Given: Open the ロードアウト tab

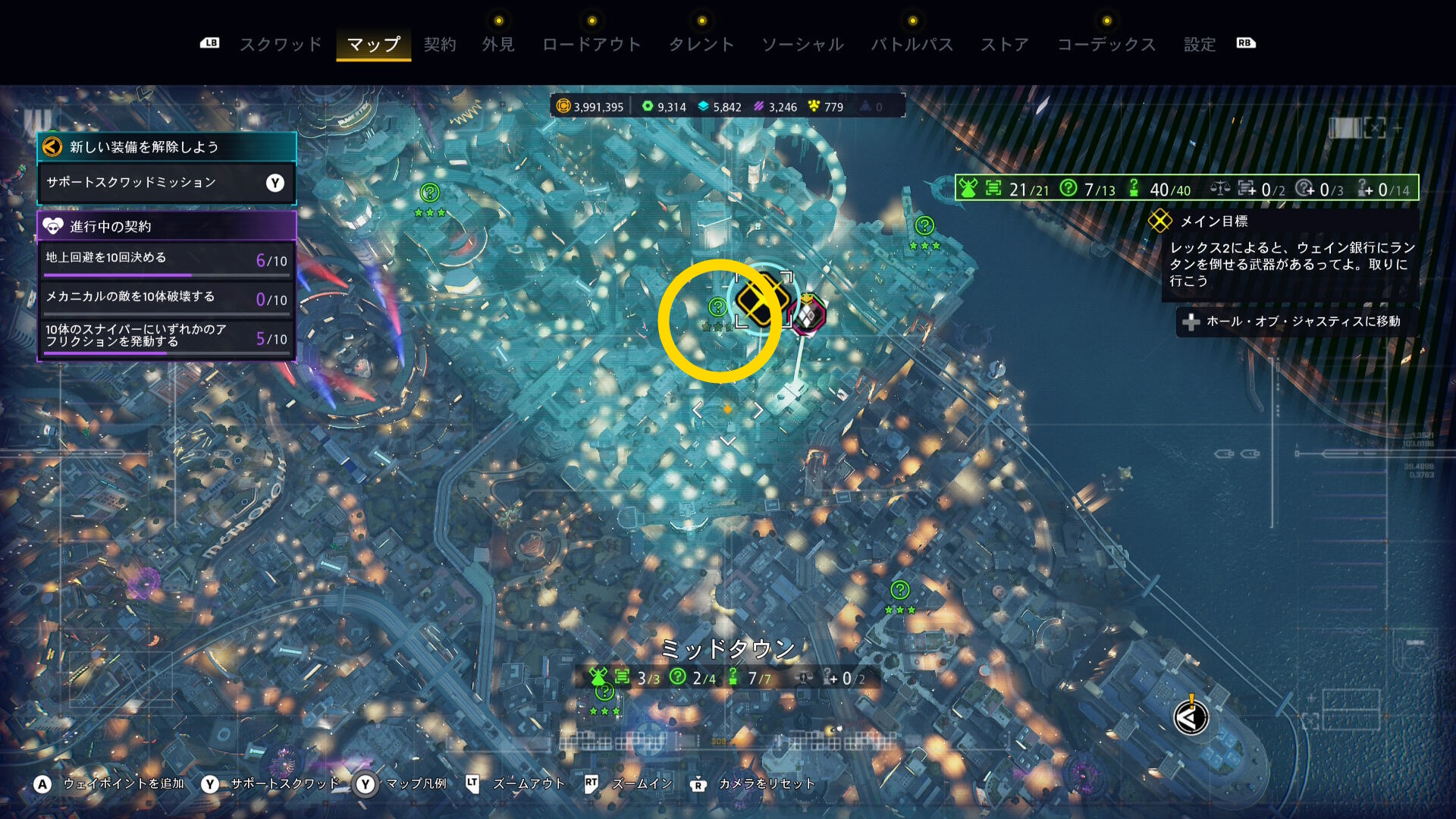Looking at the screenshot, I should click(x=591, y=45).
